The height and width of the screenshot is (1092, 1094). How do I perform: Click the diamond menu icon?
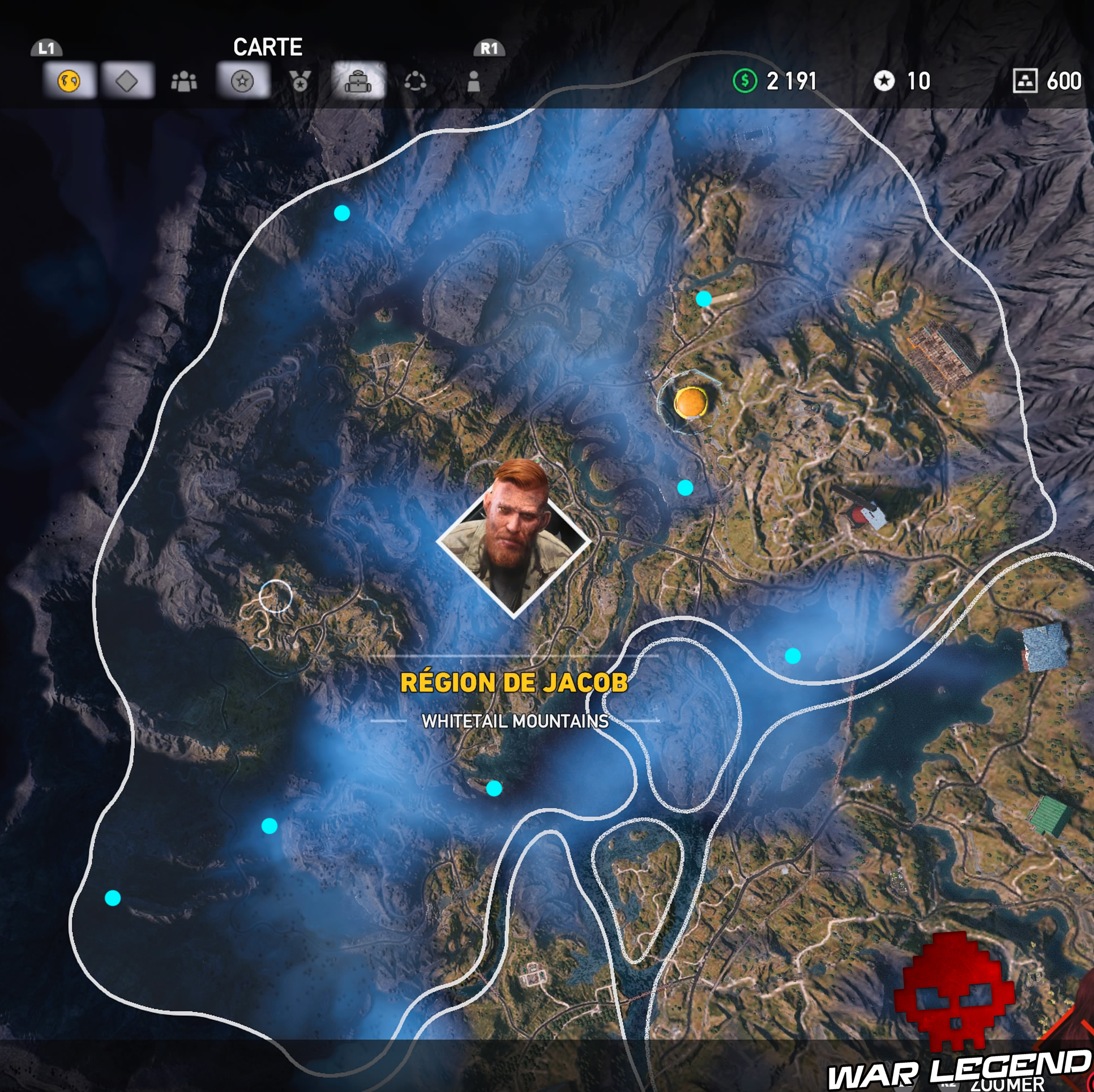click(127, 82)
